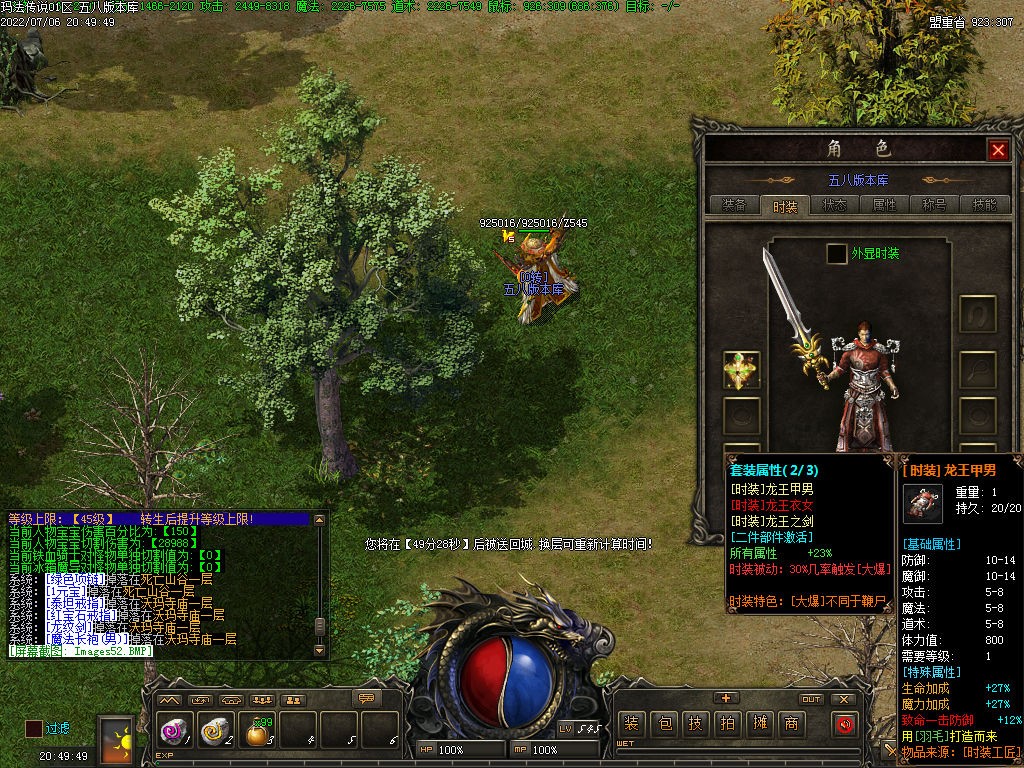Switch to the 装备 equipment tab

pos(734,205)
